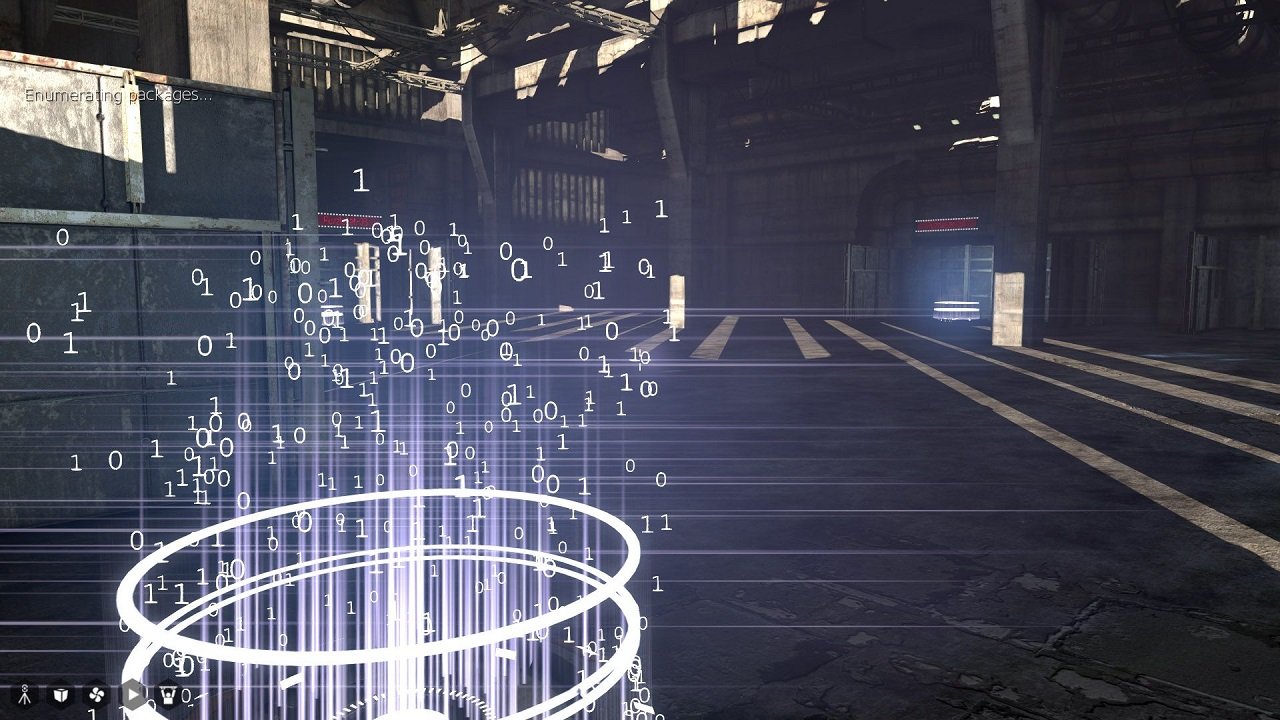Select the camera tripod figure icon
The width and height of the screenshot is (1280, 720).
pos(26,694)
